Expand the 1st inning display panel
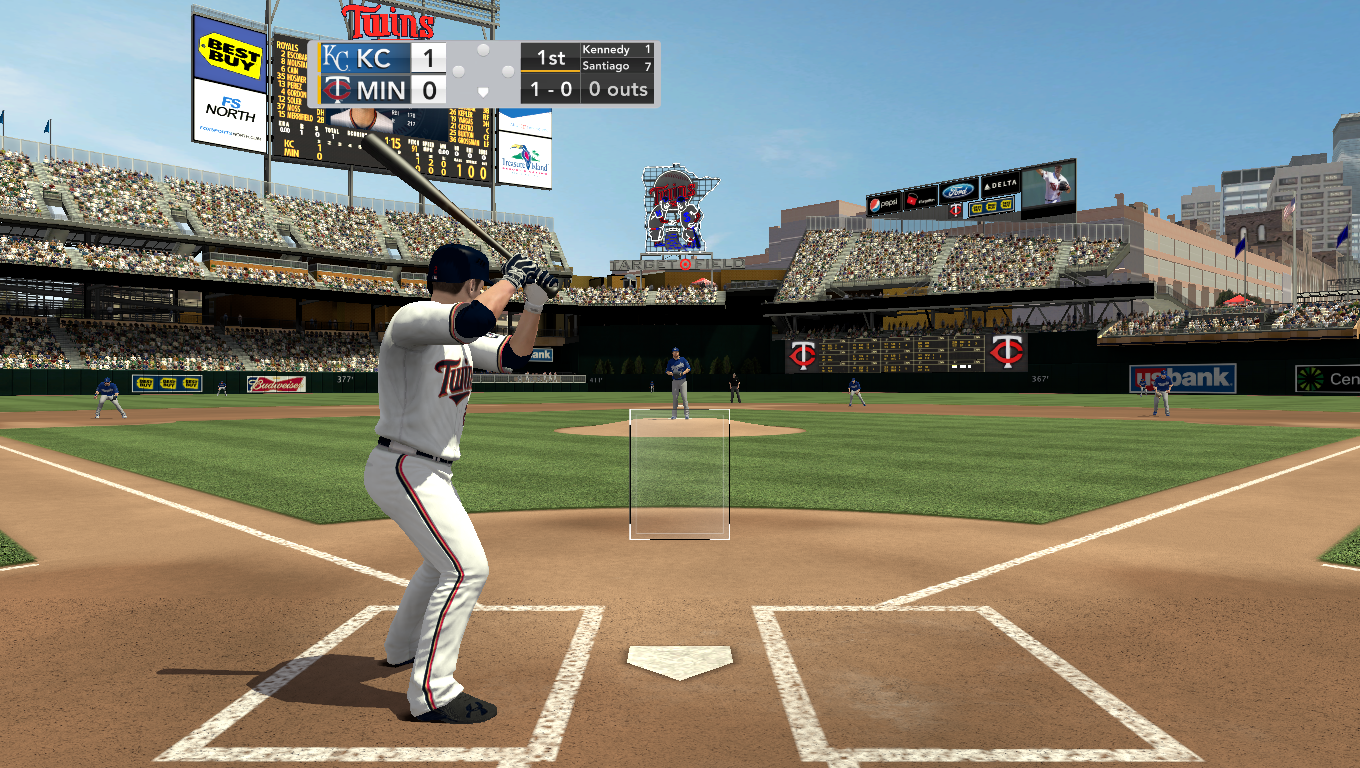 click(x=552, y=57)
